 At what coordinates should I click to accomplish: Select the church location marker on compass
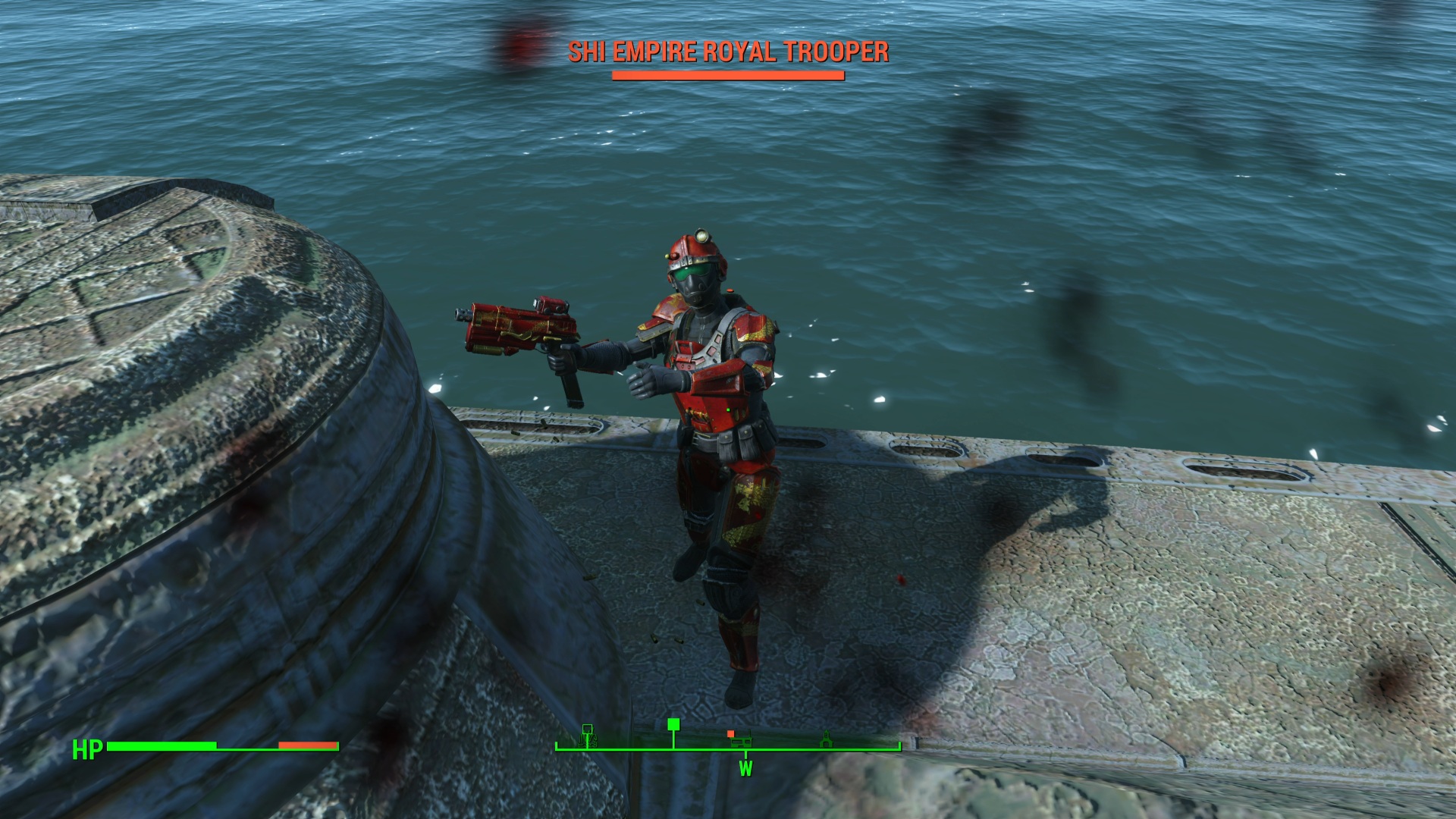(826, 739)
